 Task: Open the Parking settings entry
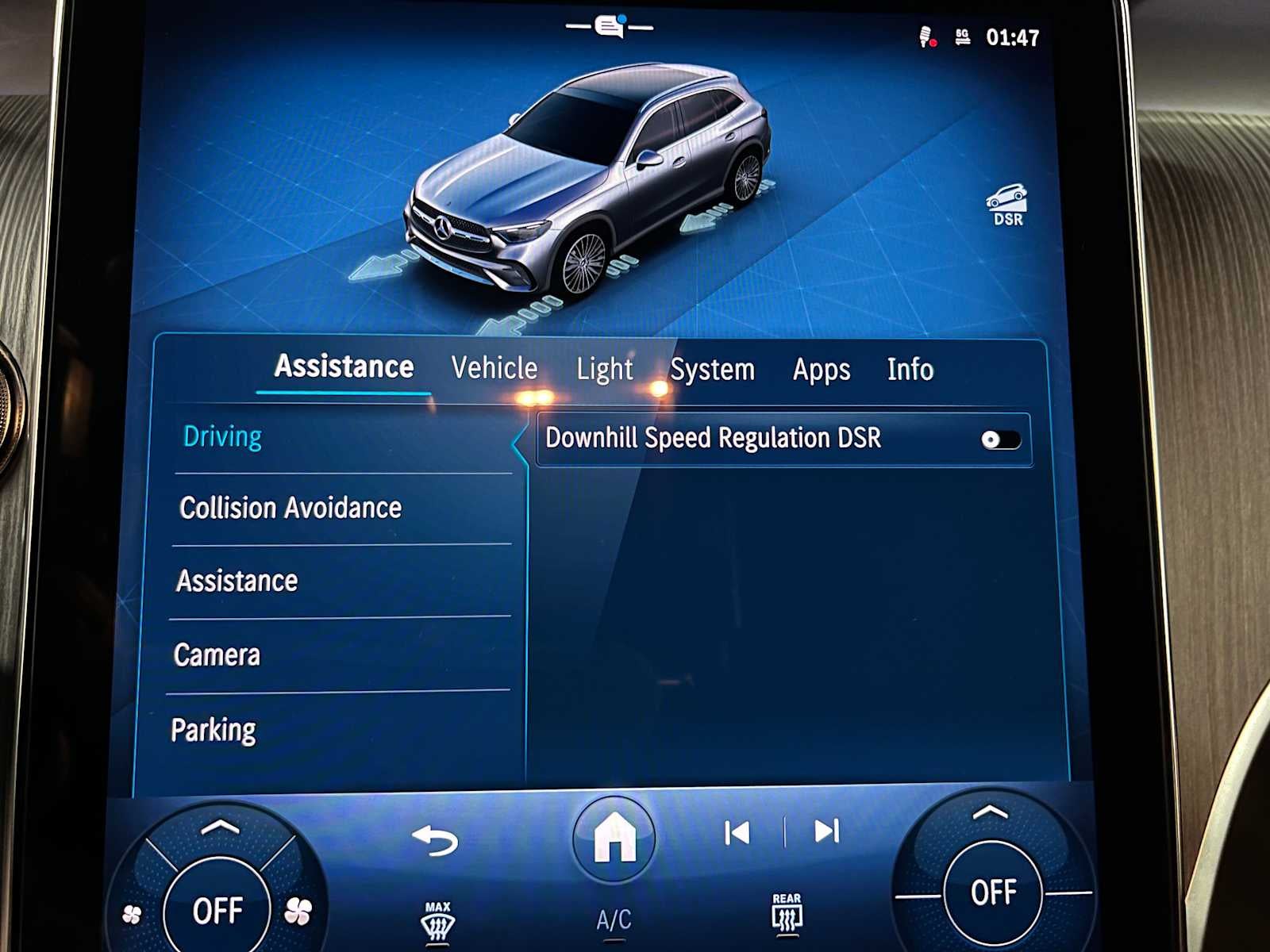(214, 727)
